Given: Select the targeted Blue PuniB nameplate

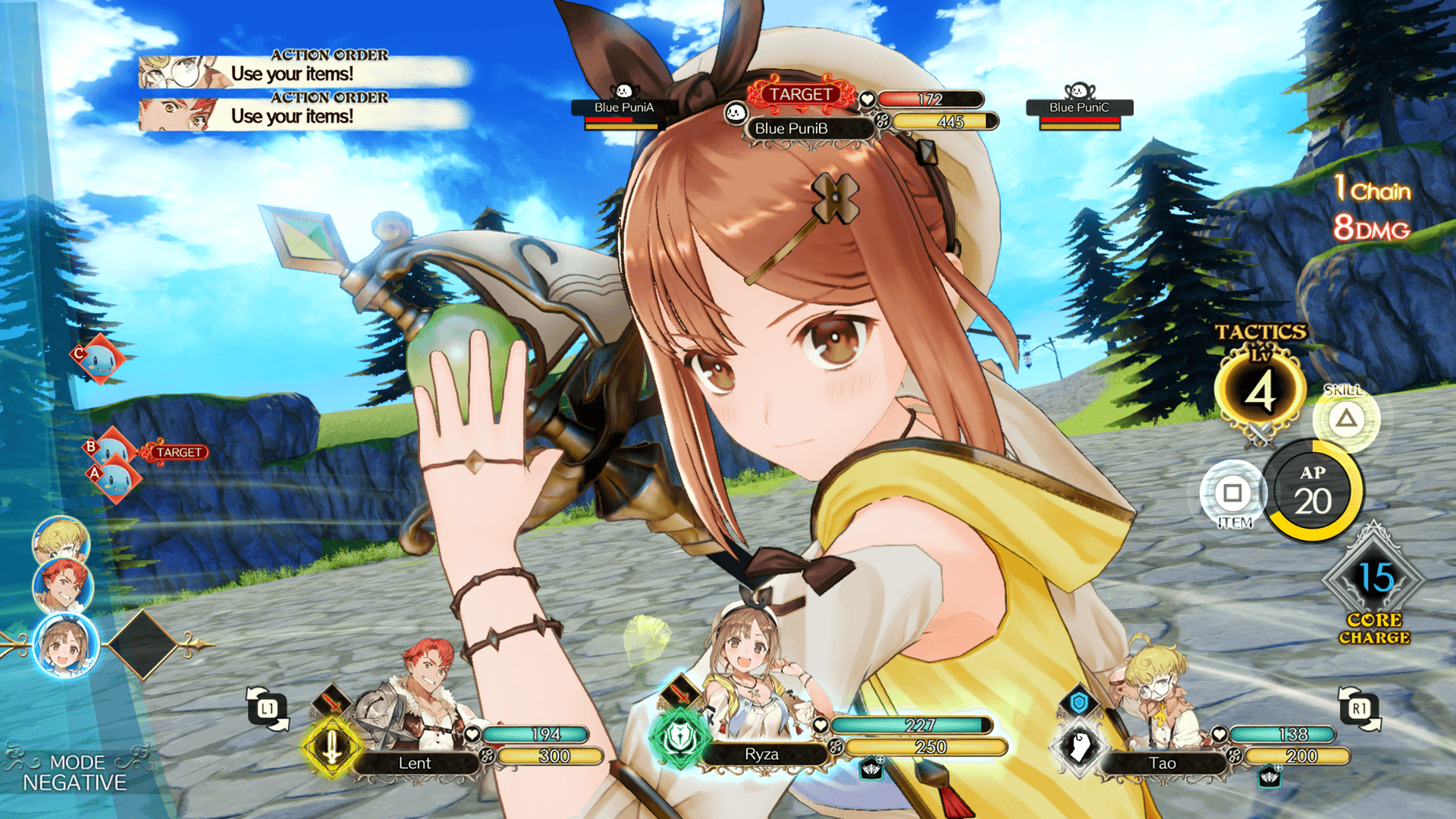Looking at the screenshot, I should pos(792,128).
